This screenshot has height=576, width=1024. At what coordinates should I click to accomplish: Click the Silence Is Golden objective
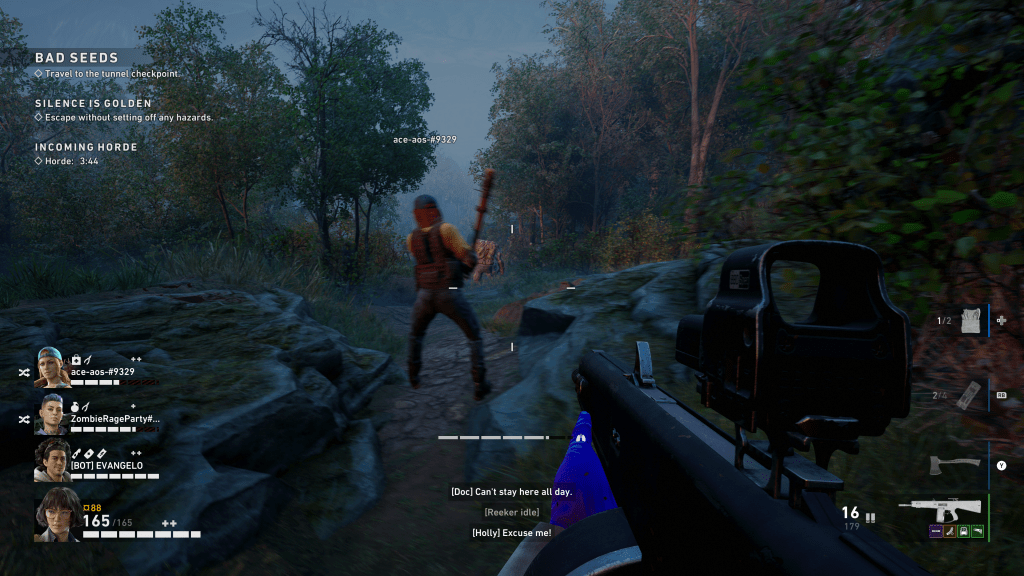pyautogui.click(x=93, y=103)
